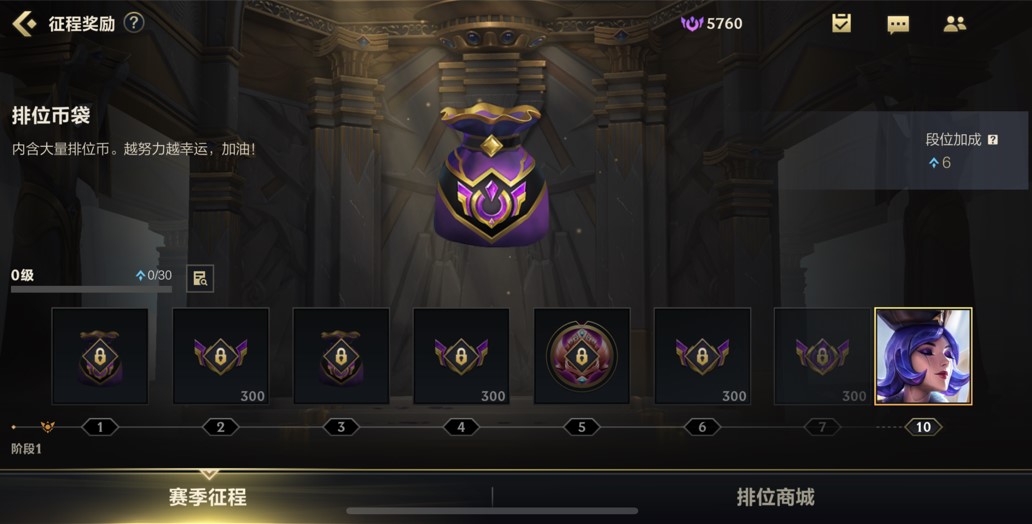Select the level 5 round emblem reward
The height and width of the screenshot is (524, 1032).
[x=582, y=355]
